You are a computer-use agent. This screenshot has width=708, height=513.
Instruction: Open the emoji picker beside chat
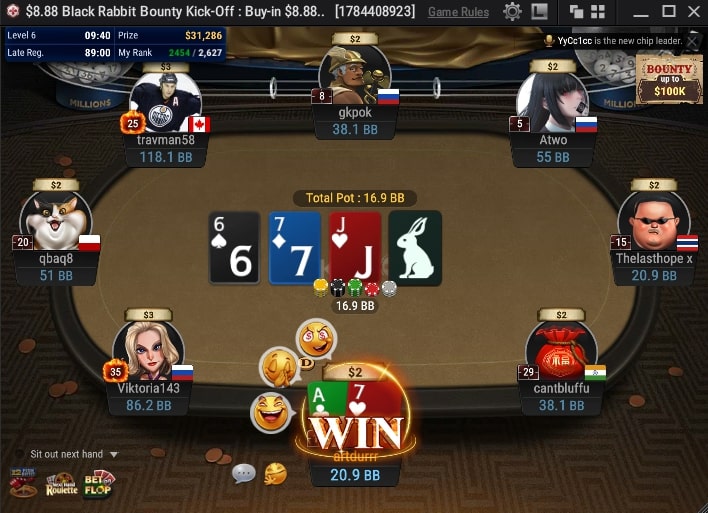[x=275, y=473]
